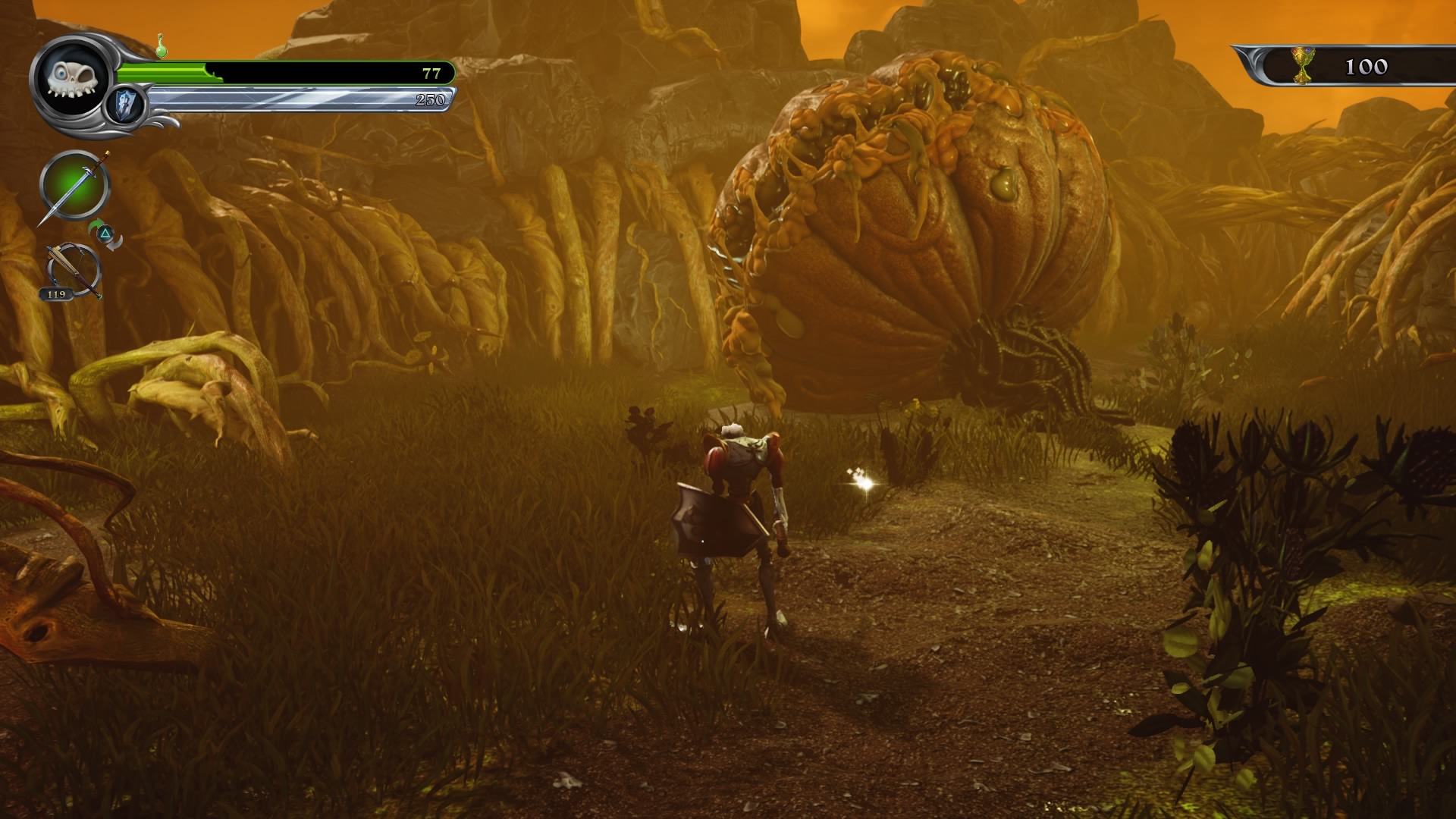Screen dimensions: 1456x819
Task: Select the golden chalice icon
Action: pos(1303,65)
